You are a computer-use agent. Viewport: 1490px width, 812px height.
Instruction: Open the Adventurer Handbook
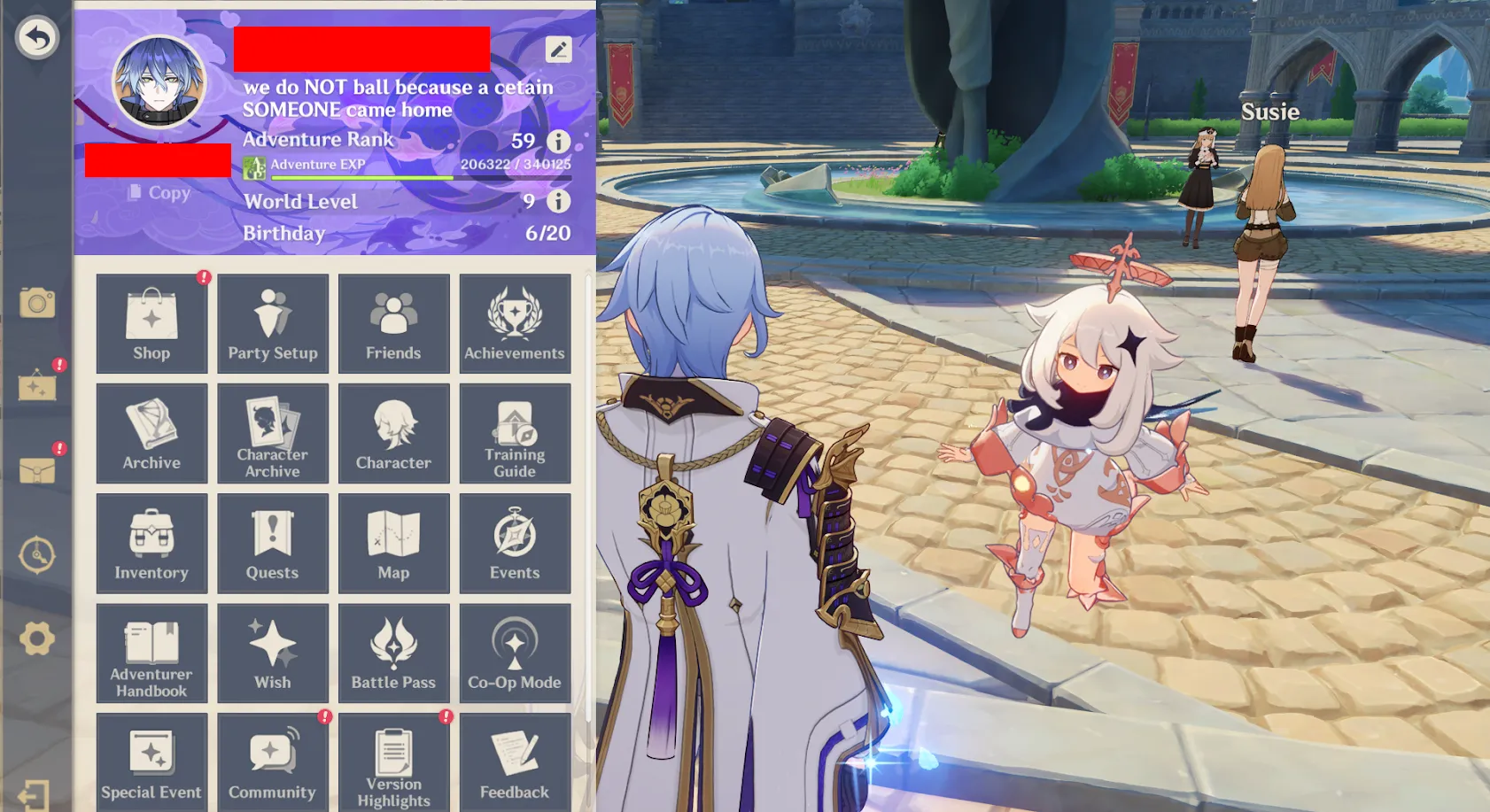[151, 653]
